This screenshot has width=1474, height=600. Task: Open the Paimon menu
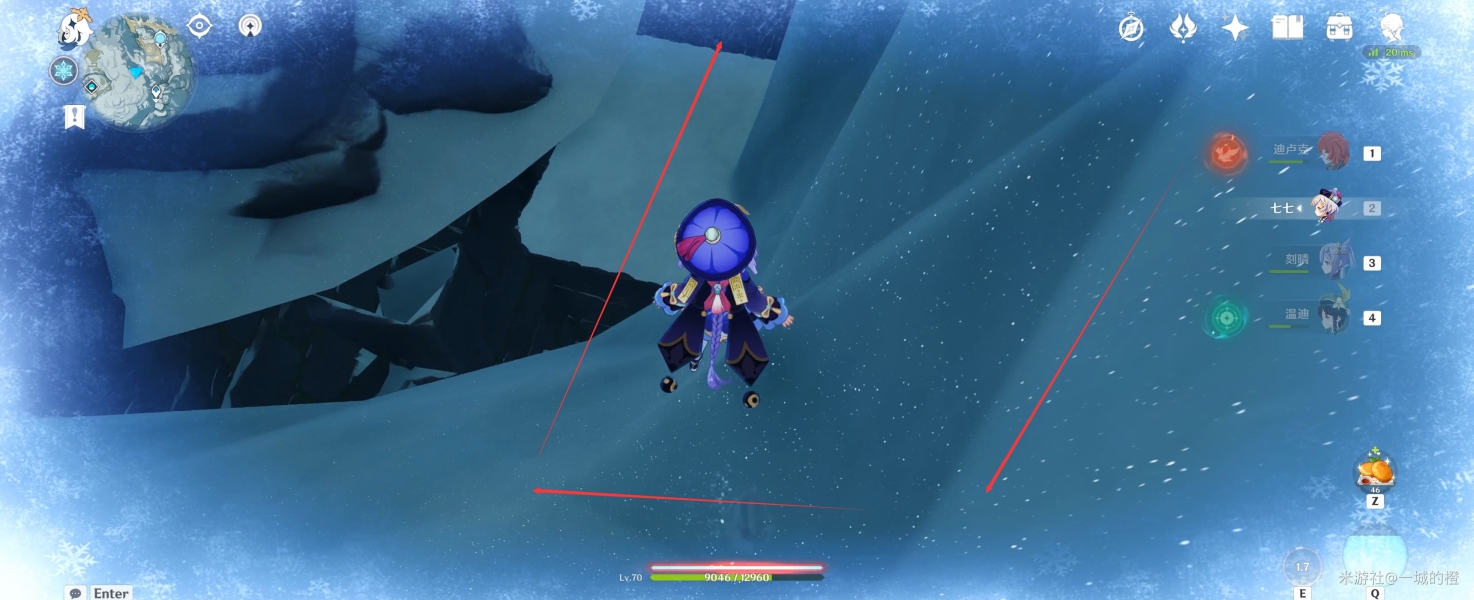click(x=73, y=30)
